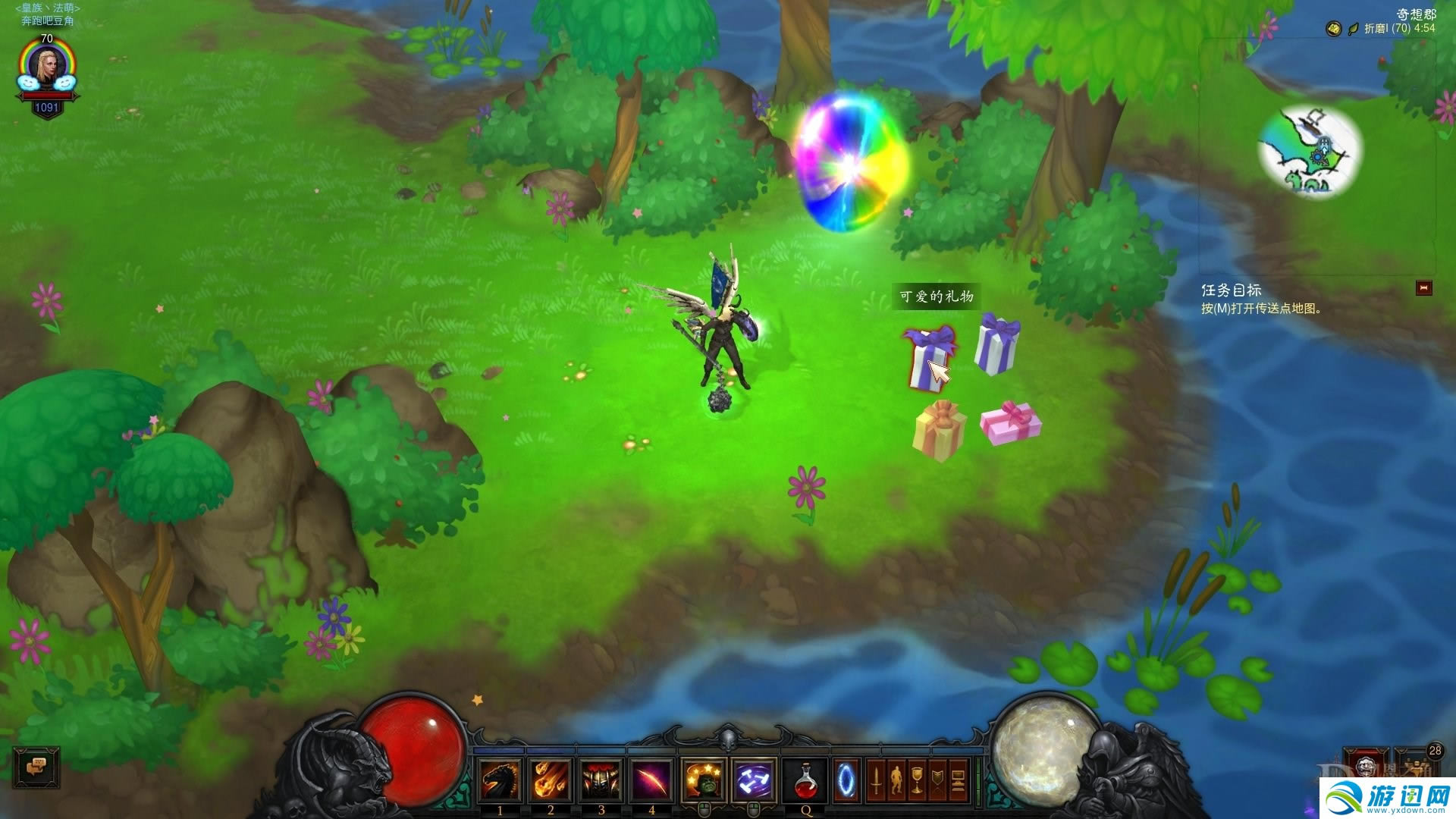This screenshot has height=819, width=1456.
Task: Open the chat bubble button
Action: tap(36, 767)
